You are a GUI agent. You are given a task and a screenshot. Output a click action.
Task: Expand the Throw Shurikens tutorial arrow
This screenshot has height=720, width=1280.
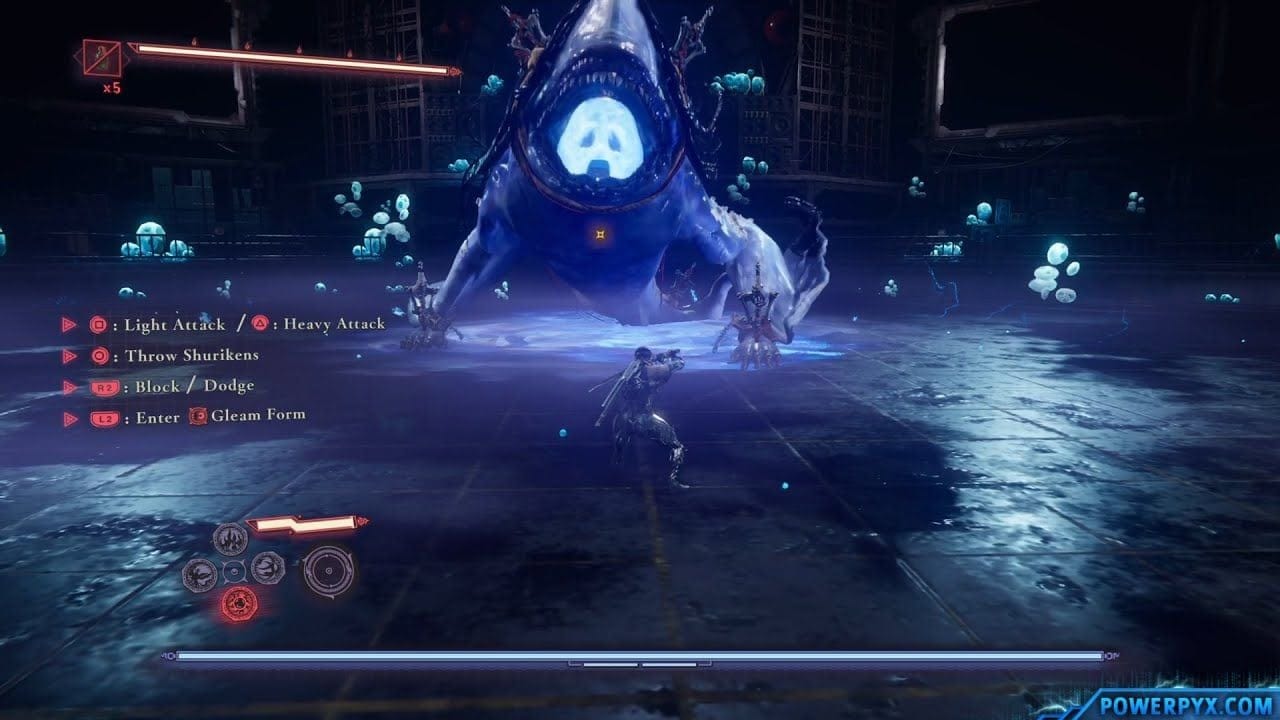pyautogui.click(x=71, y=356)
